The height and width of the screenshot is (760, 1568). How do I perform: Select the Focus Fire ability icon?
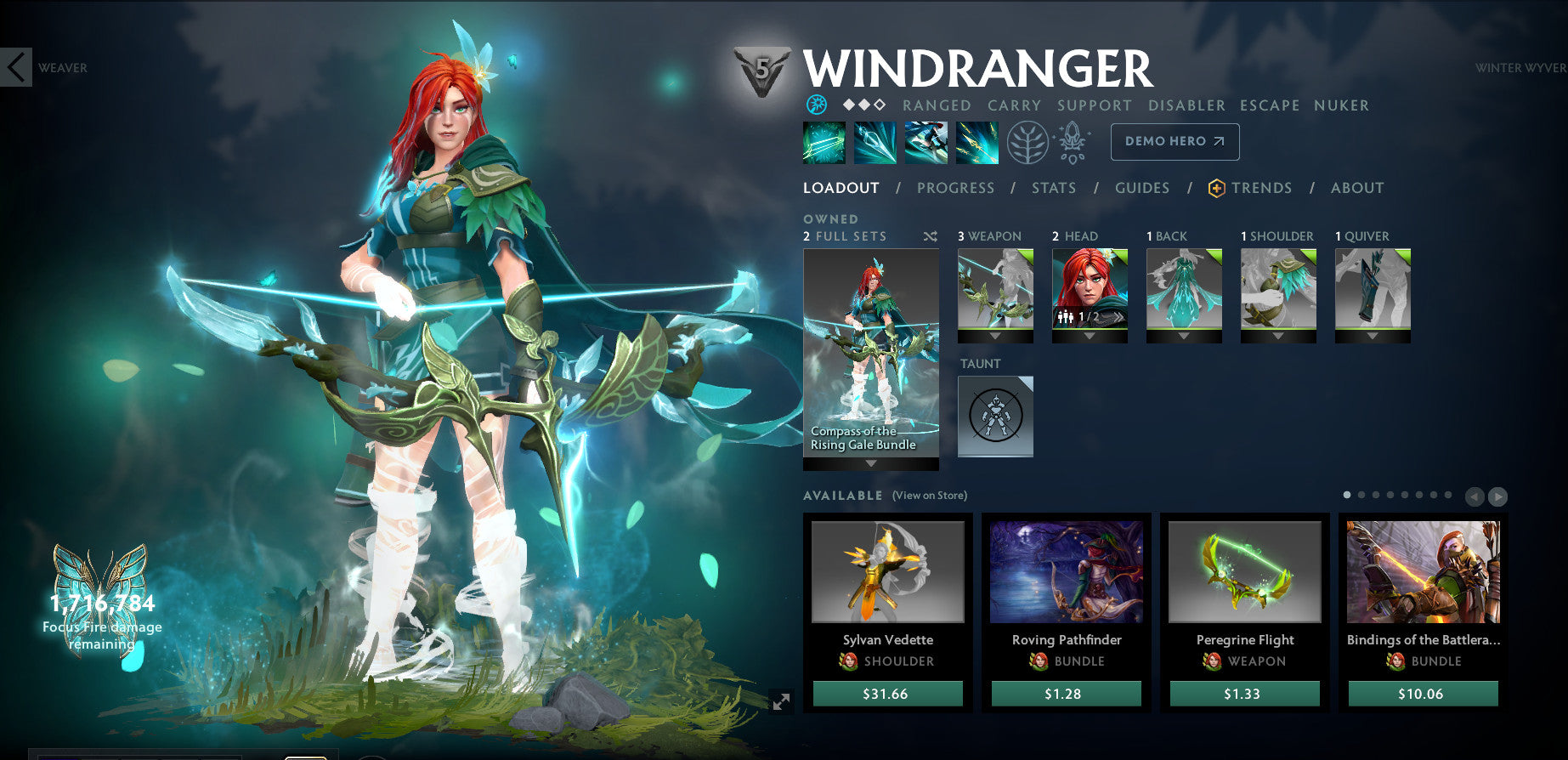tap(976, 142)
